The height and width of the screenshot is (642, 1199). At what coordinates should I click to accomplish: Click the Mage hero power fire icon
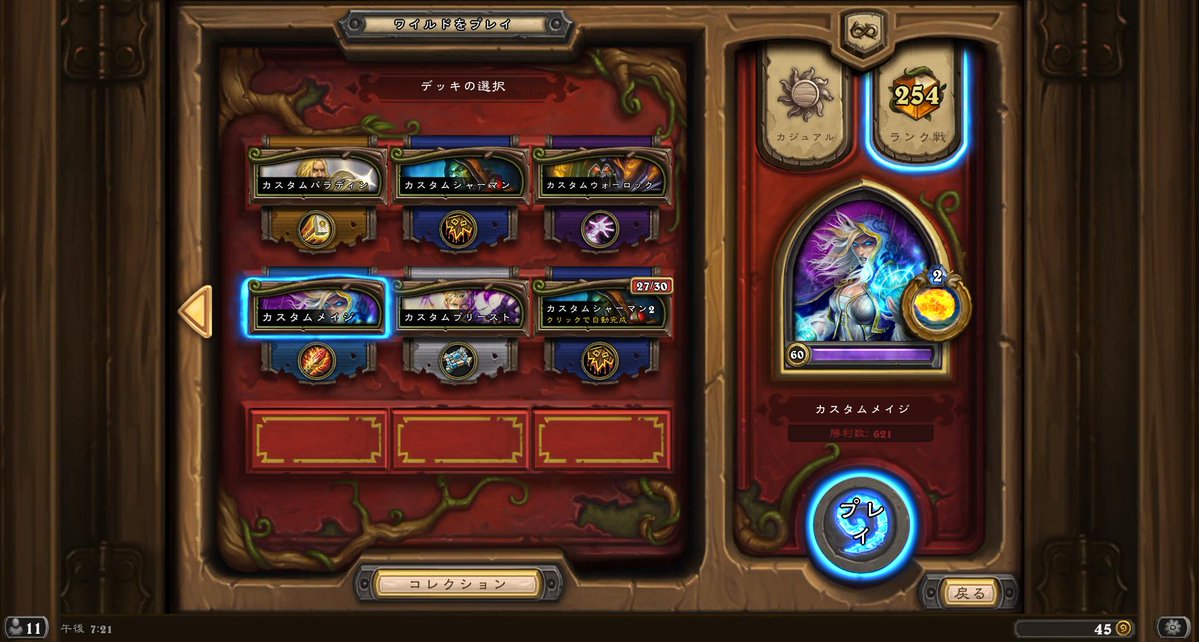(x=936, y=306)
